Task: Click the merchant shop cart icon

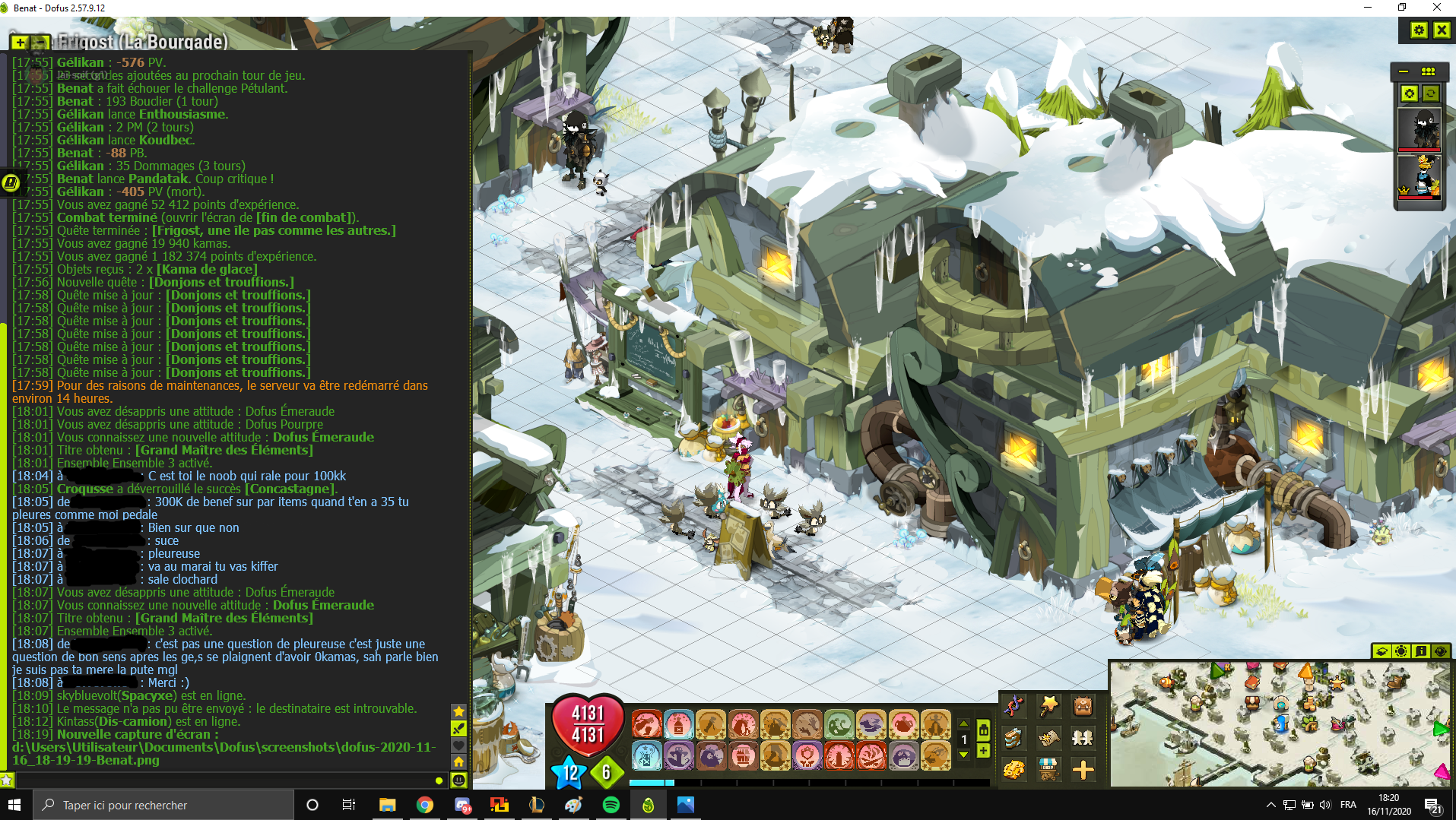Action: click(1049, 771)
